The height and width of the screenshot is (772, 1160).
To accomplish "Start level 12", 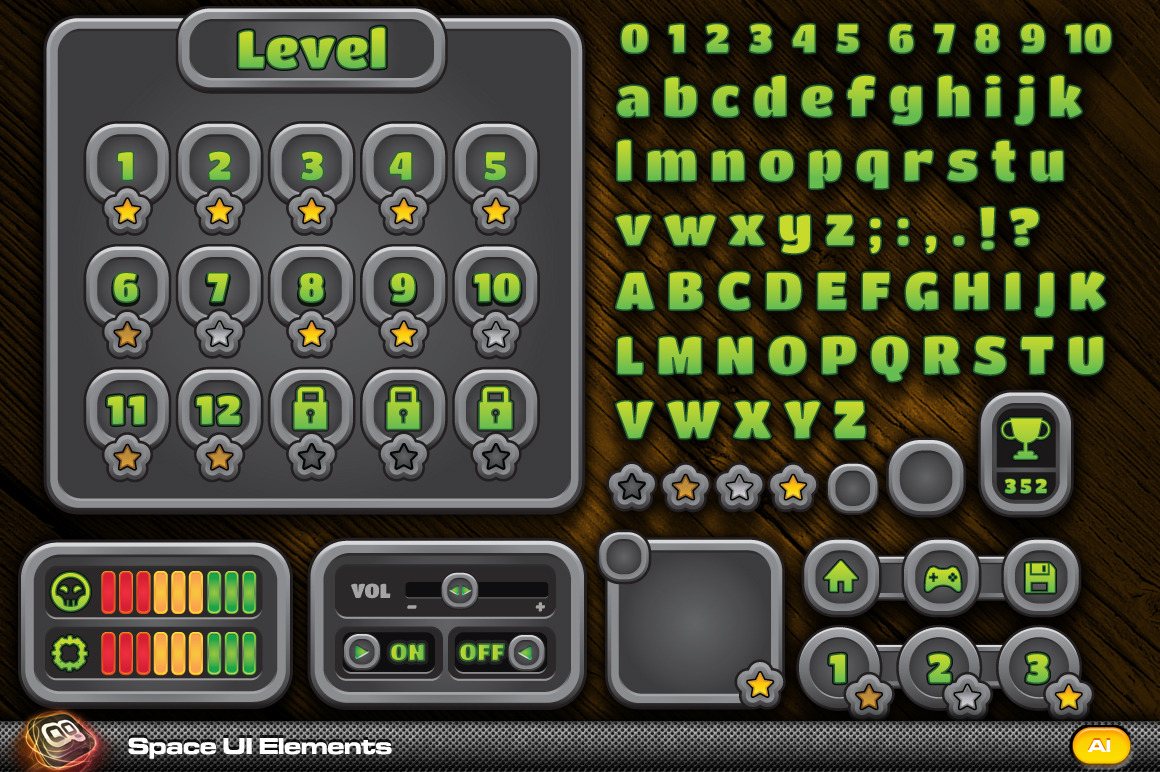I will point(219,411).
